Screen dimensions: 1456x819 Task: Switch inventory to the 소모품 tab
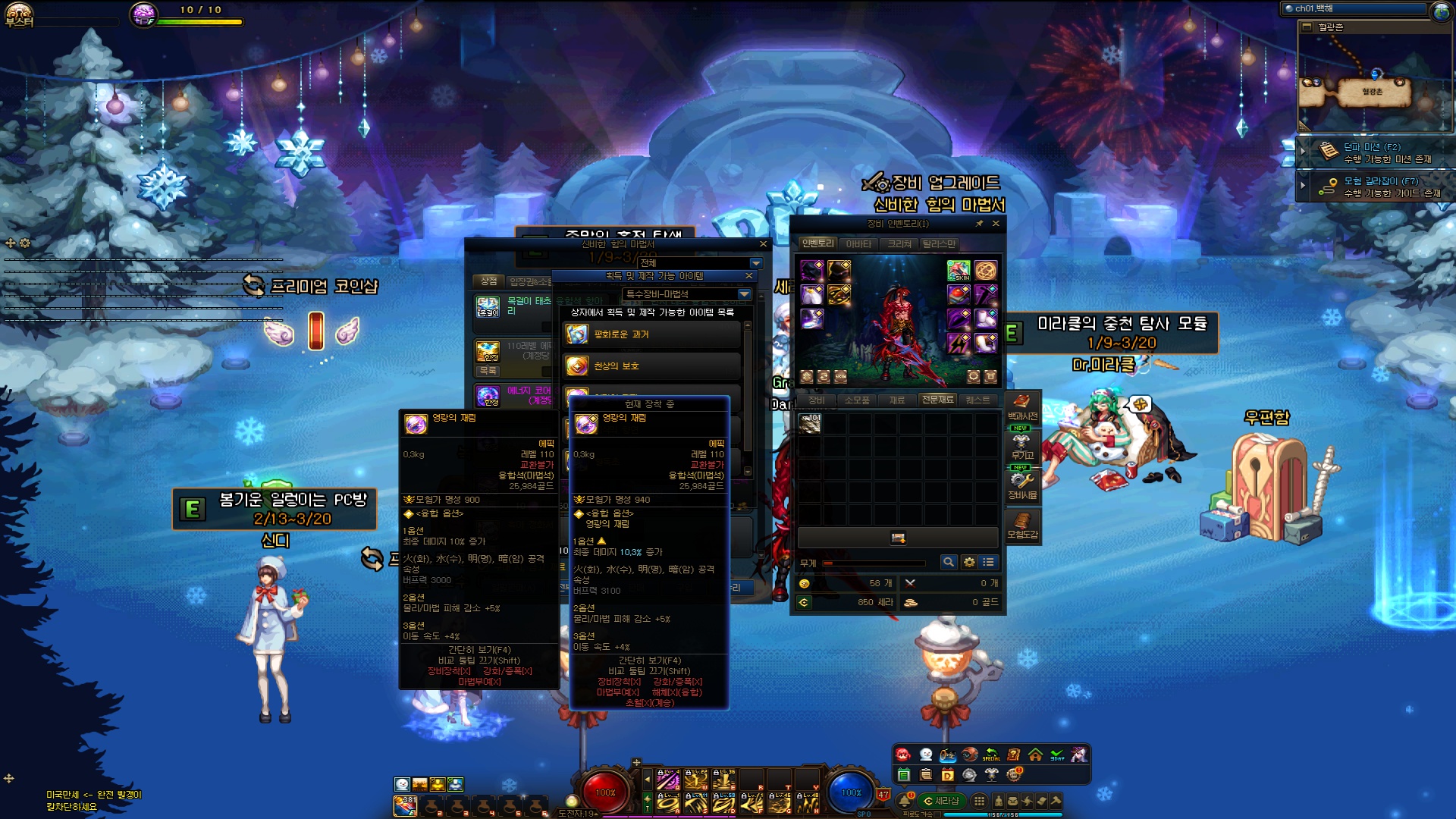[x=857, y=400]
